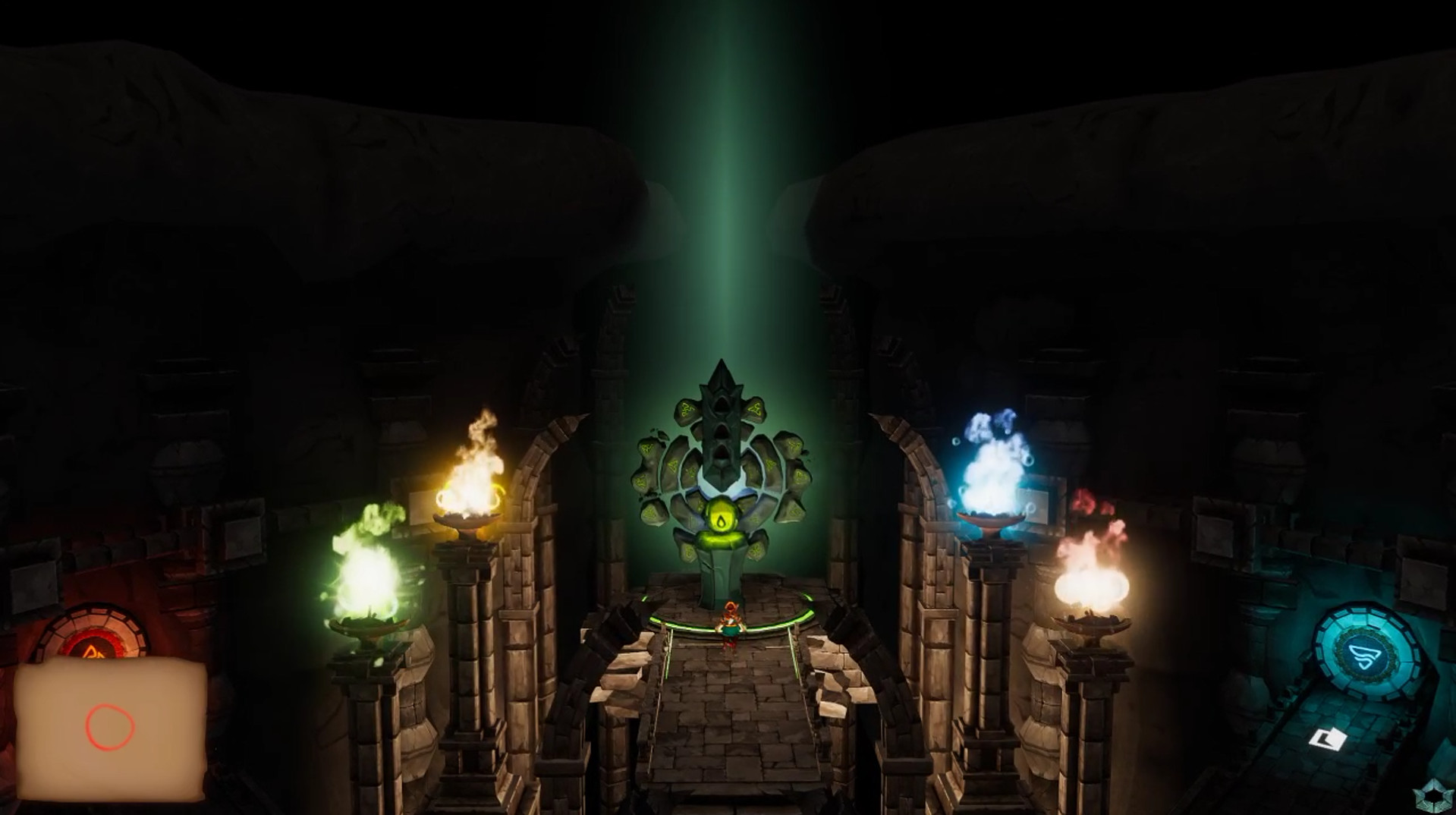Image resolution: width=1456 pixels, height=815 pixels.
Task: Click the leftmost rune stone petal
Action: click(643, 474)
